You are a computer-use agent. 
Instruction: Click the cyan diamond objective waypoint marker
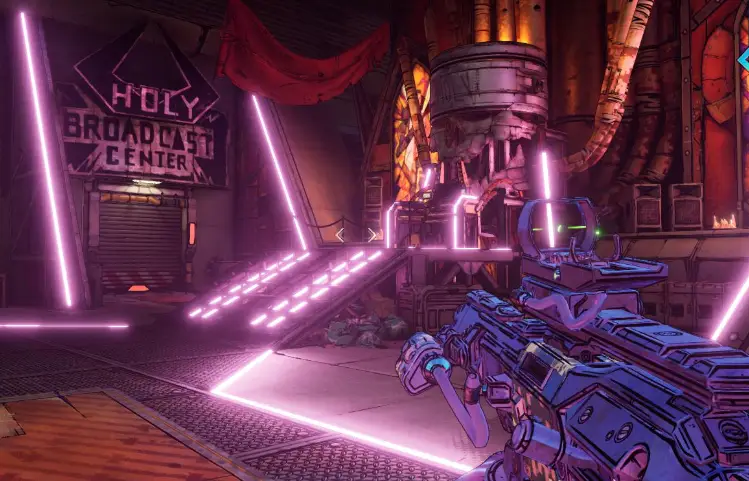(744, 61)
